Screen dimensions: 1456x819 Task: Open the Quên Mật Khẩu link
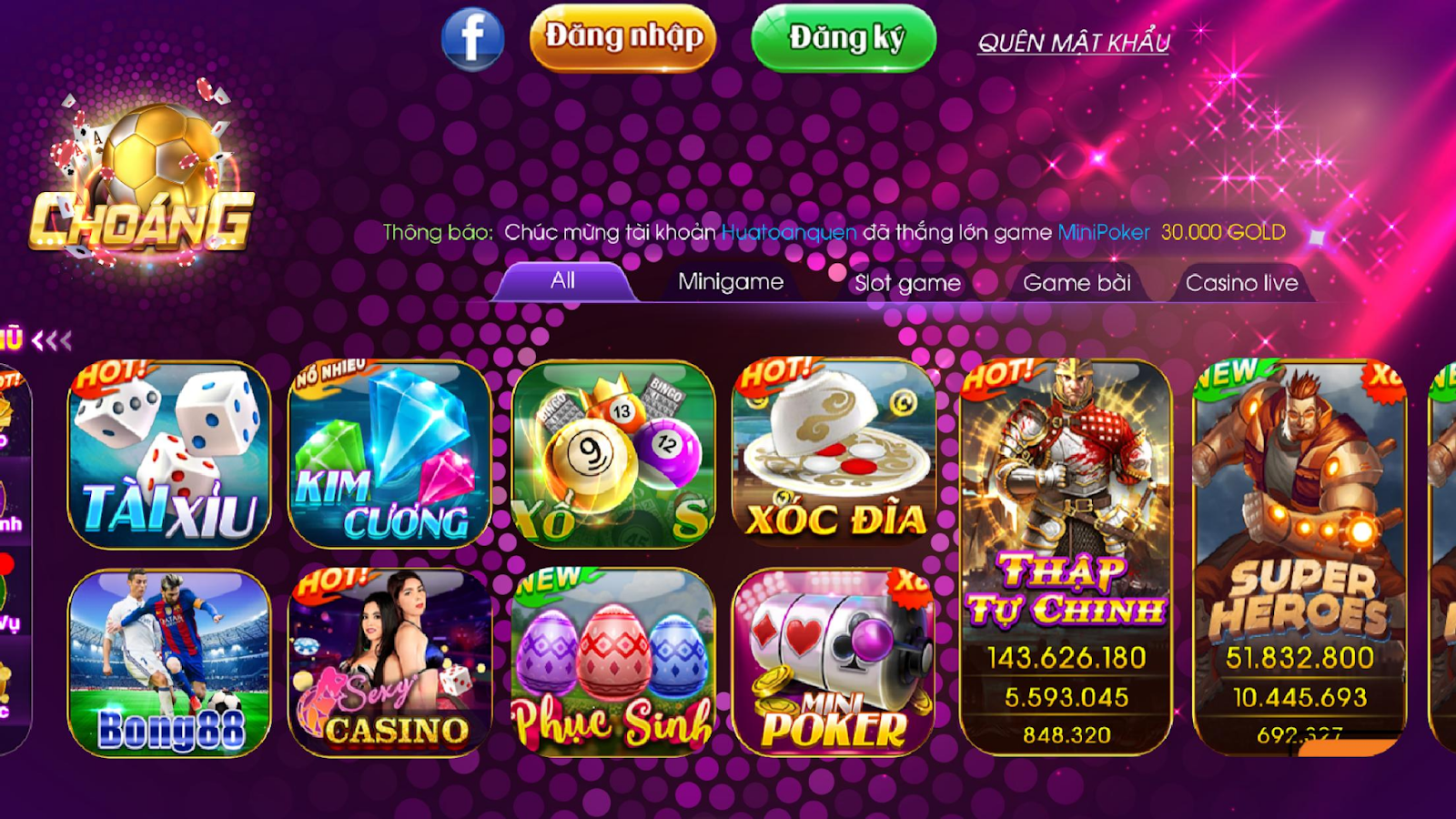pos(1074,42)
